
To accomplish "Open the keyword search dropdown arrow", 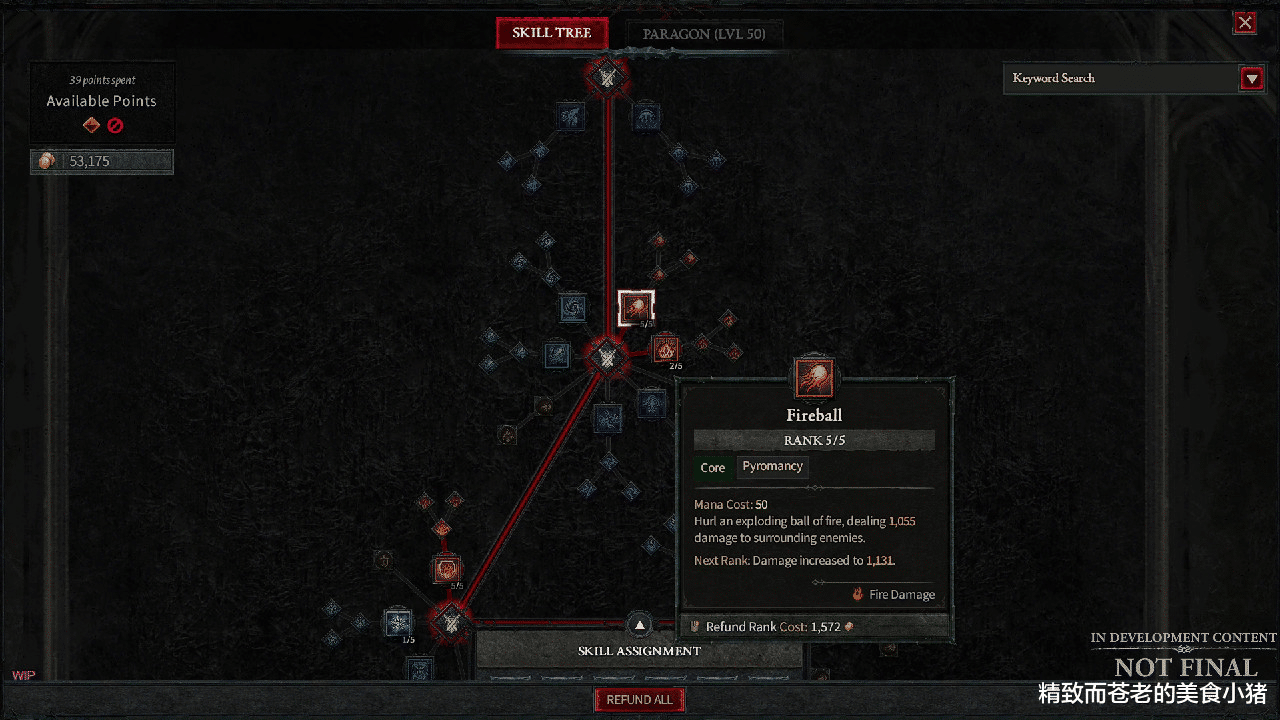I will 1251,78.
